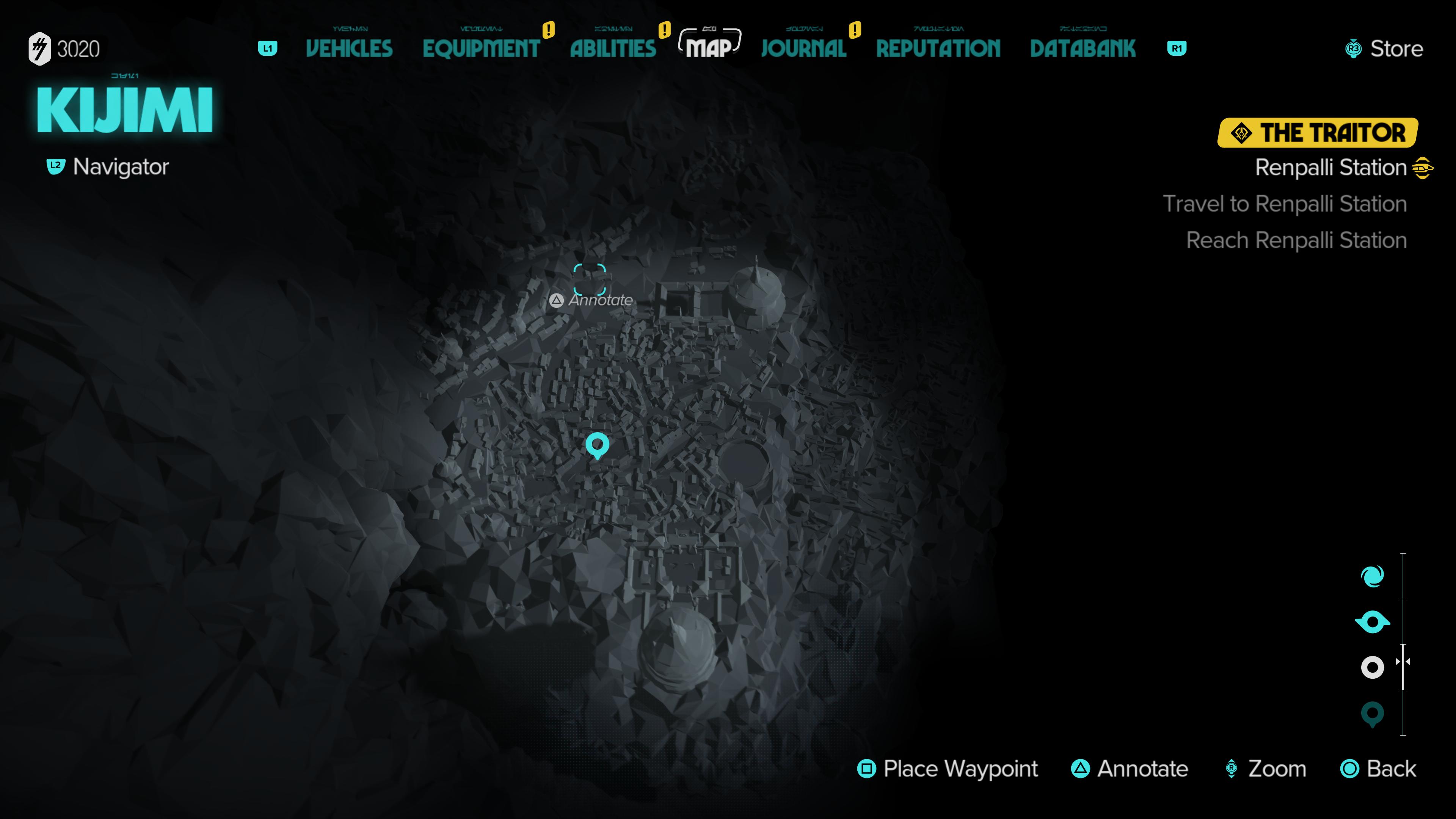The image size is (1456, 819).
Task: Click the credits icon beside the 3020 counter
Action: coord(41,49)
